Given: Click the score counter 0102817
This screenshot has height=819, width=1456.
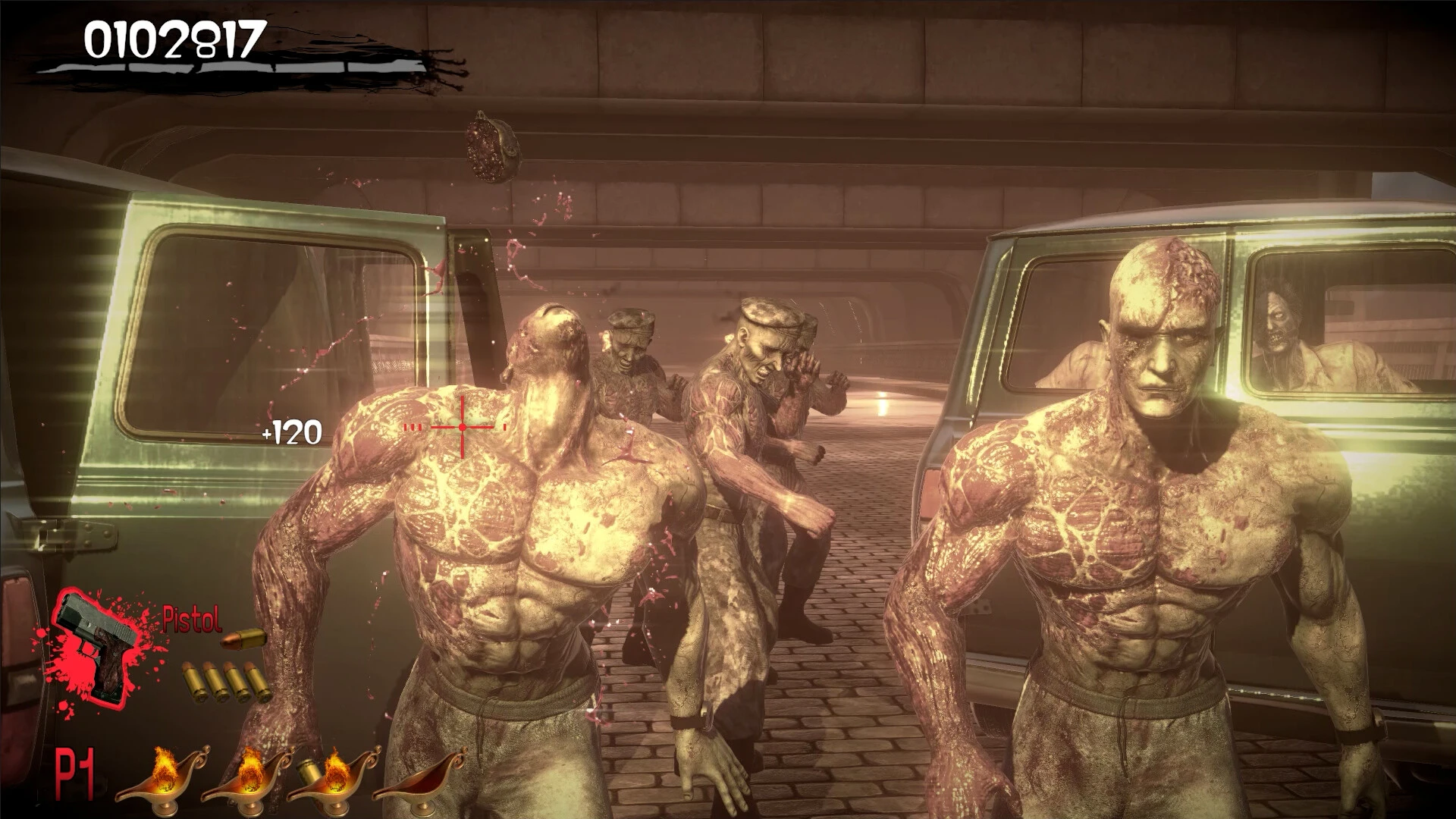Looking at the screenshot, I should (173, 38).
